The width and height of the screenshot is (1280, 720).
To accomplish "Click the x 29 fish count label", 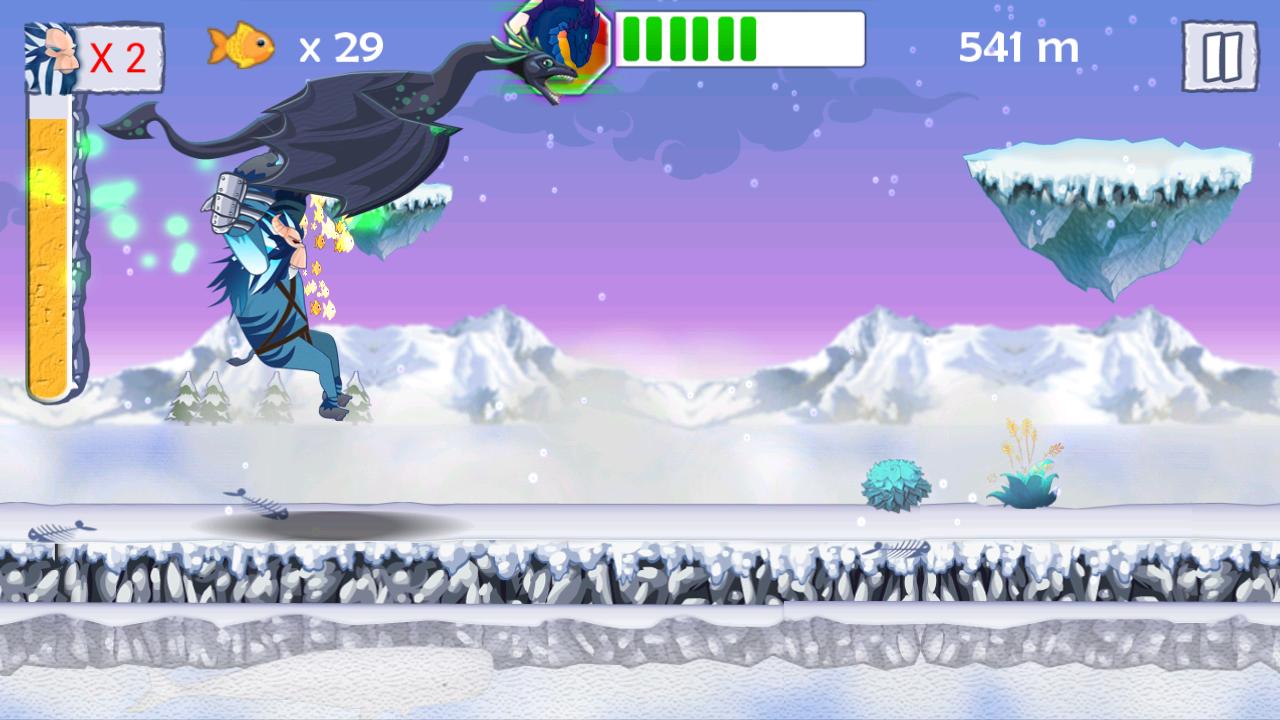I will (x=338, y=45).
